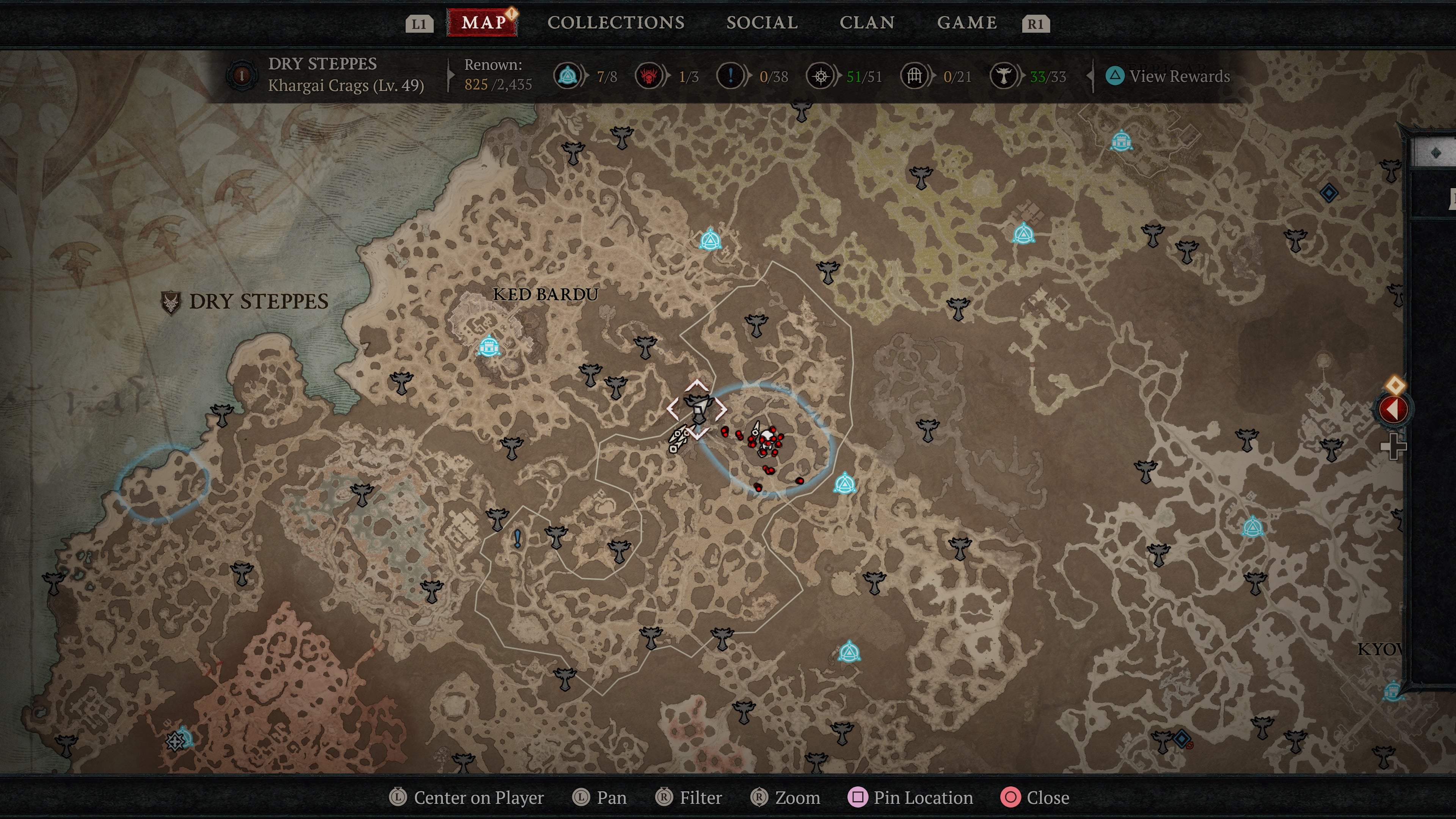Select the Altar of Lilith triangle above Ked Bardu

pos(711,240)
